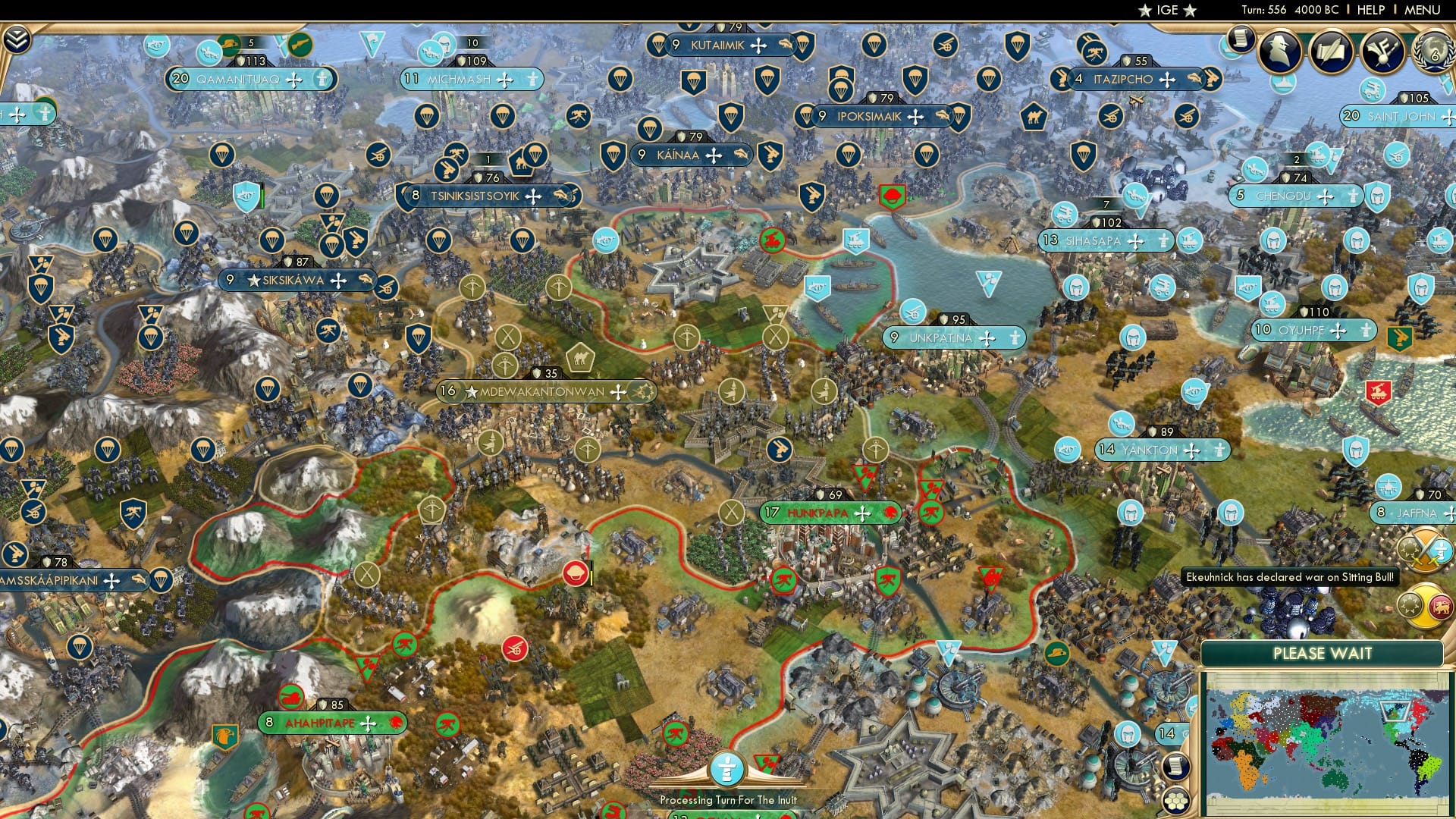Expand the Hunkpapa city banner plus icon

861,513
